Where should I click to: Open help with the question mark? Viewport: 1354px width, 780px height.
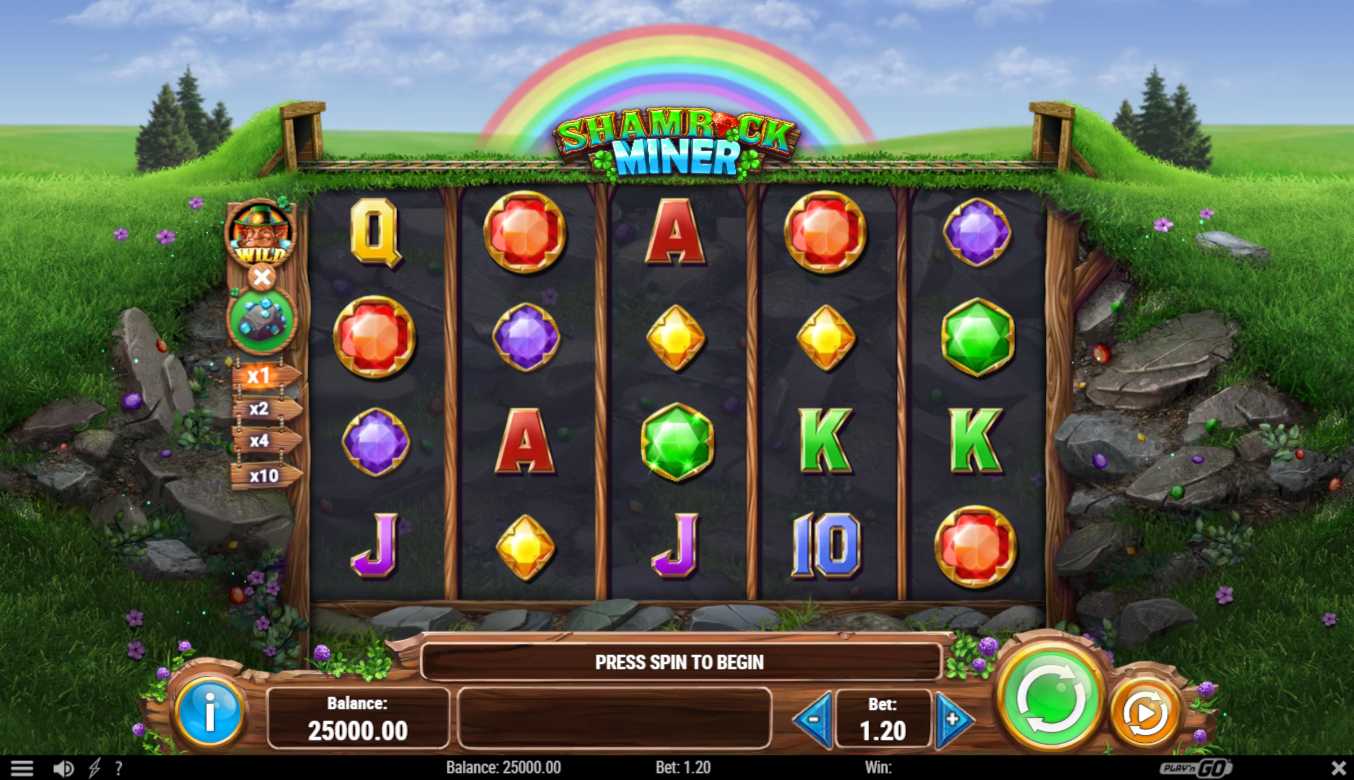pyautogui.click(x=118, y=768)
